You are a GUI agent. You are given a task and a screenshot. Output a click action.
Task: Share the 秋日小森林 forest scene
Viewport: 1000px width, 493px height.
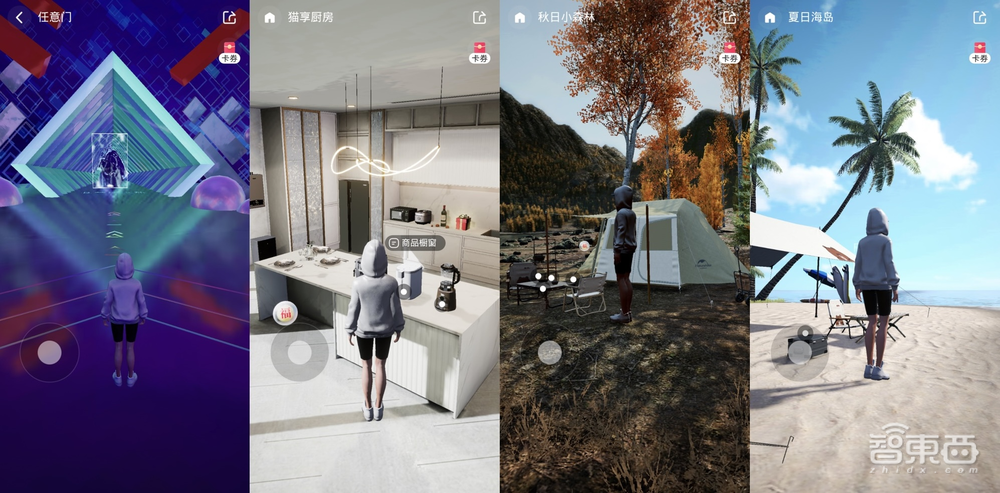tap(729, 18)
